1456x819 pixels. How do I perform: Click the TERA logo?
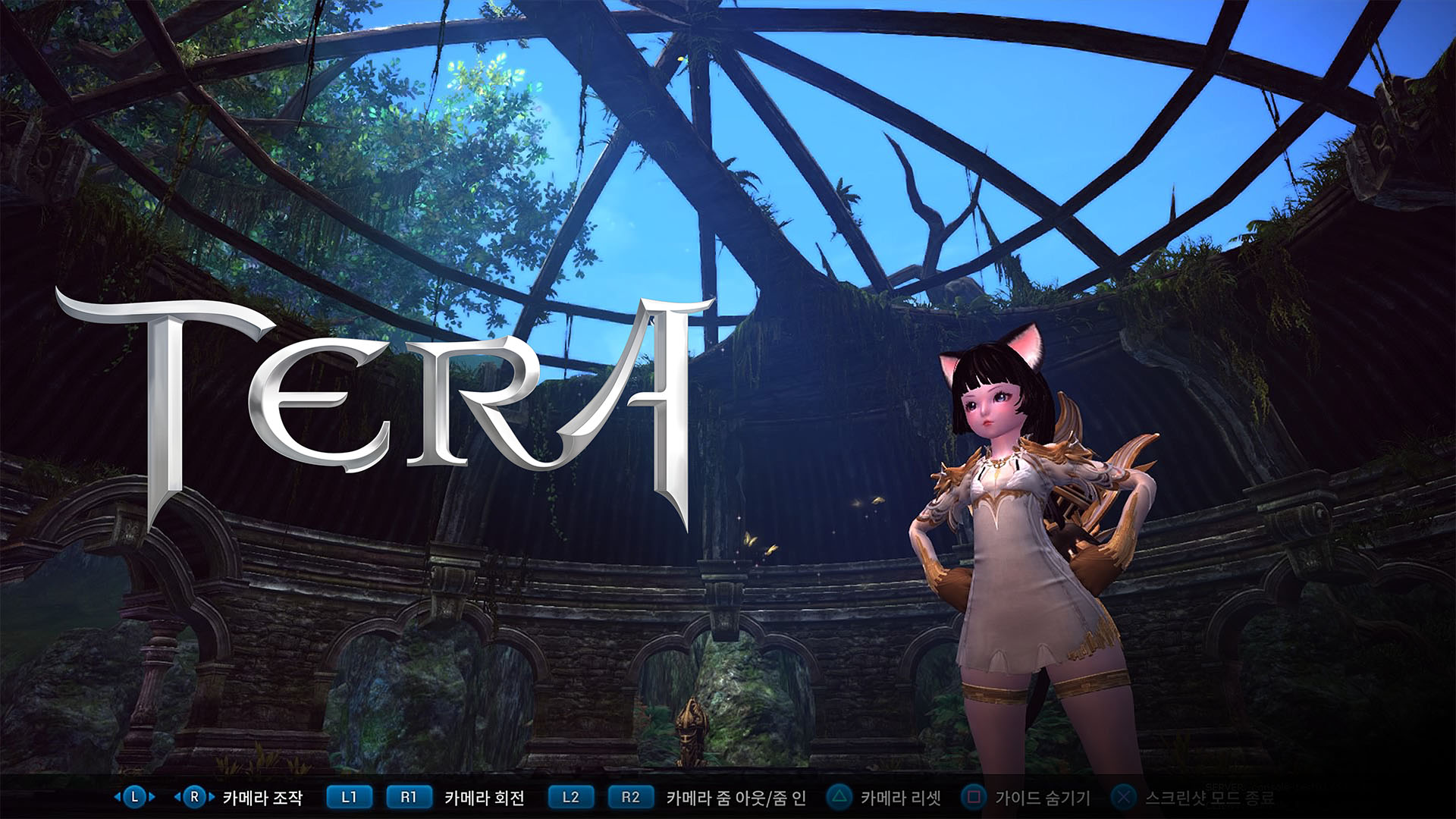click(x=379, y=402)
